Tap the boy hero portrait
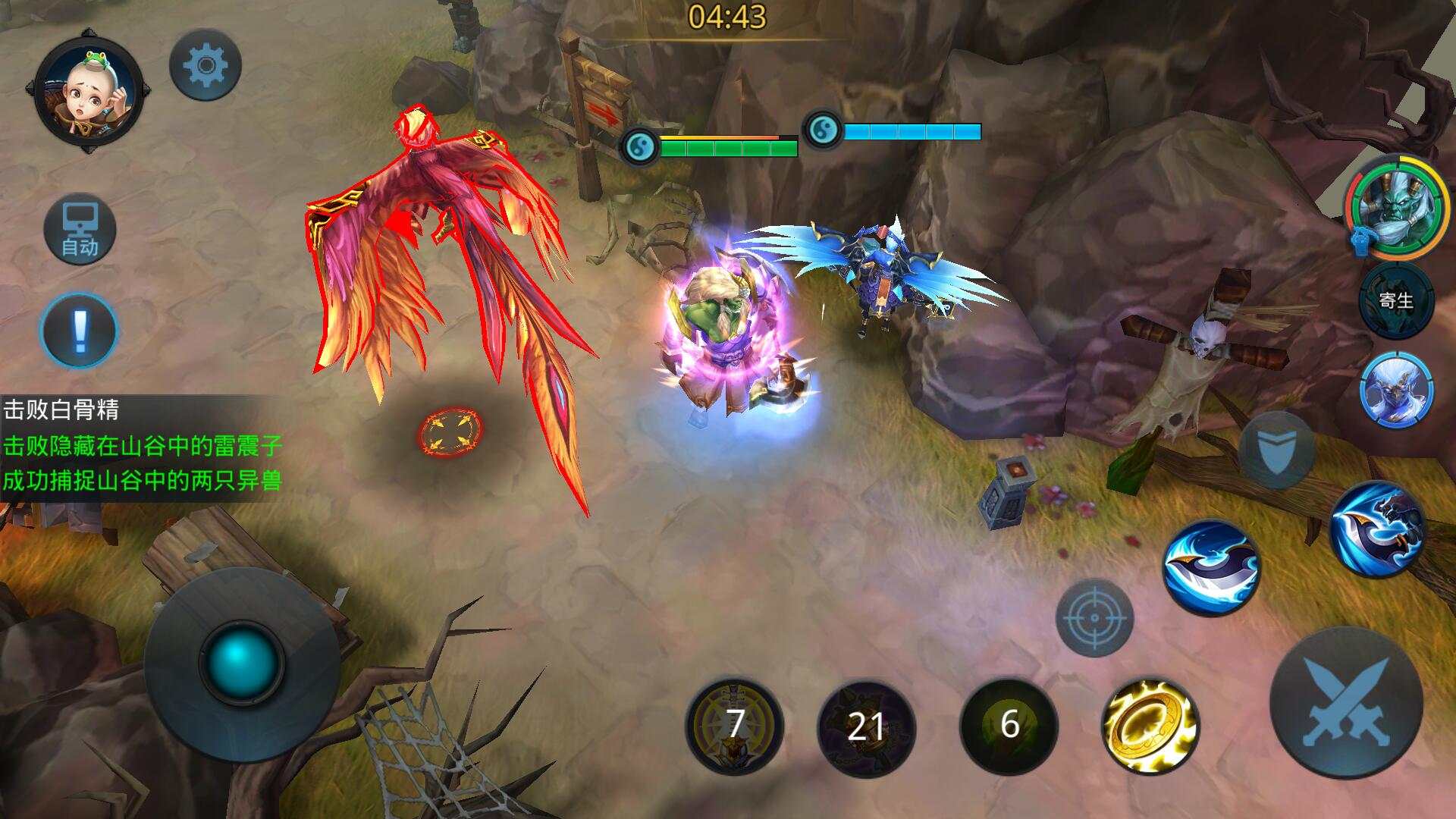Screen dimensions: 1456x819 [x=89, y=90]
